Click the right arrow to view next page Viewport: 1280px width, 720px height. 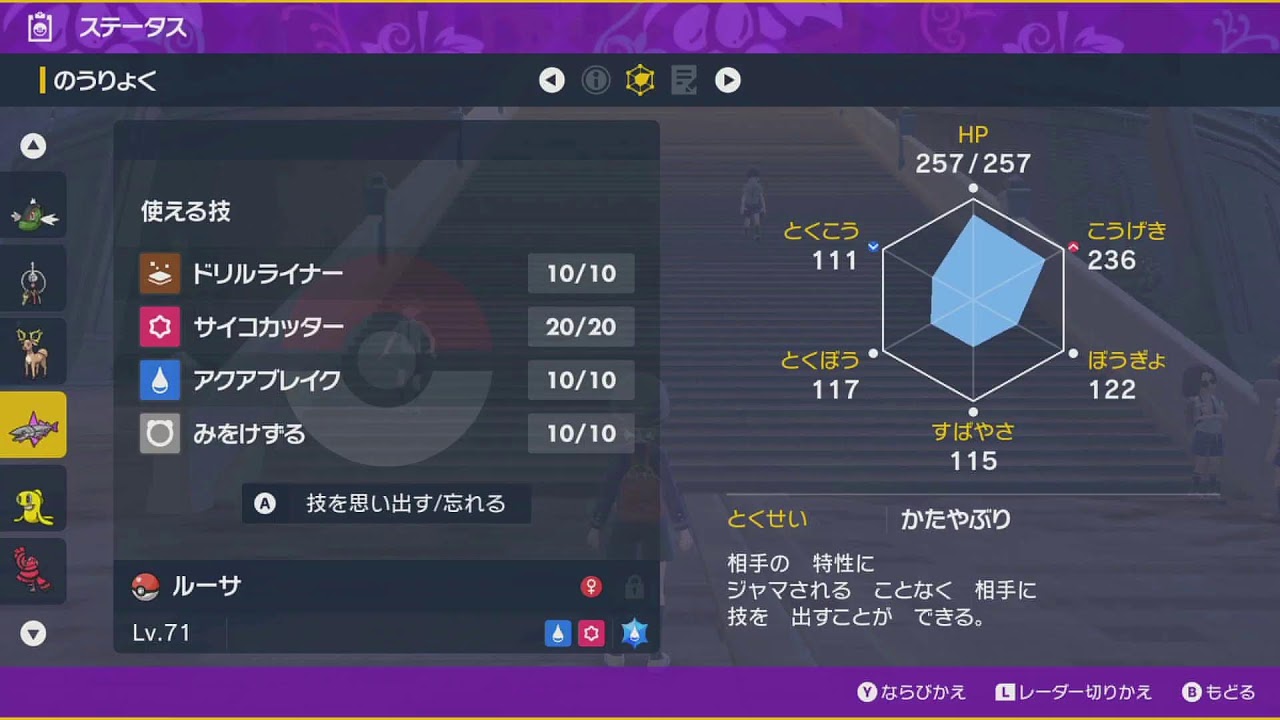tap(729, 80)
